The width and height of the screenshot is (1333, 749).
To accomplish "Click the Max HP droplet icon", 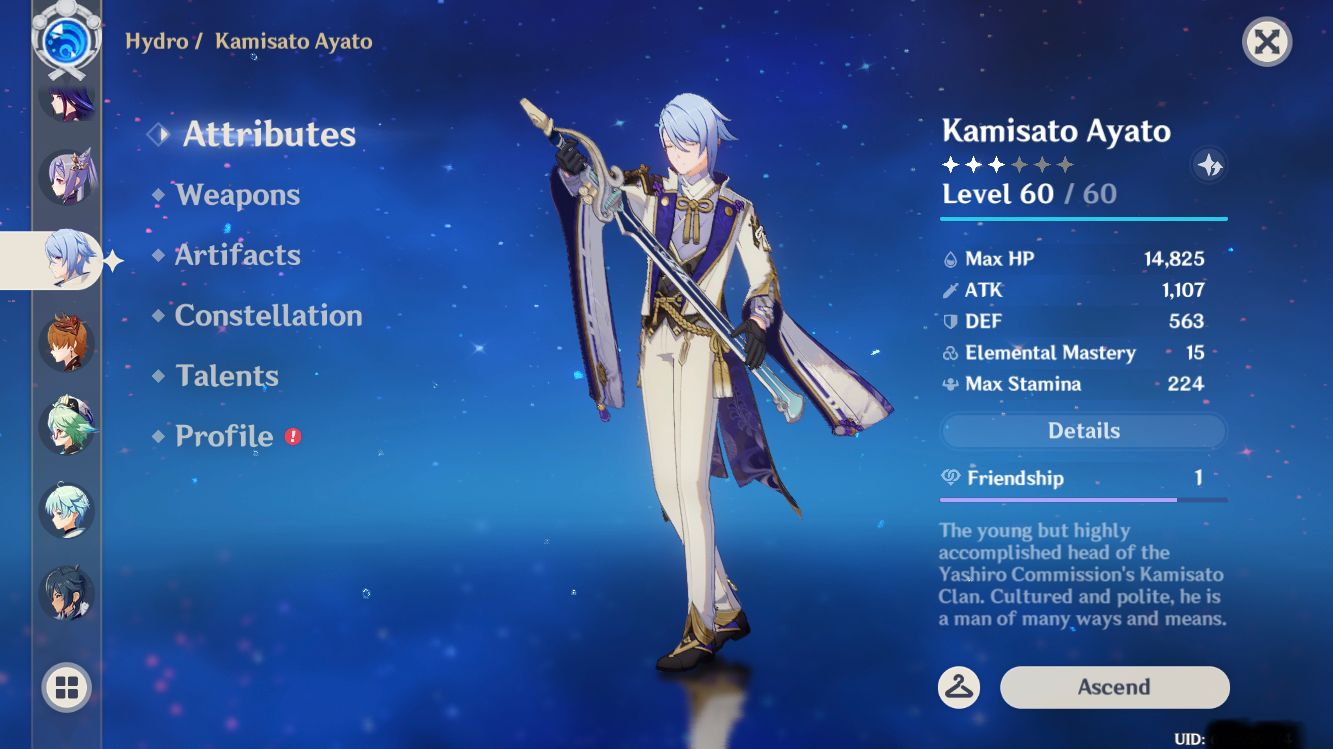I will [951, 258].
